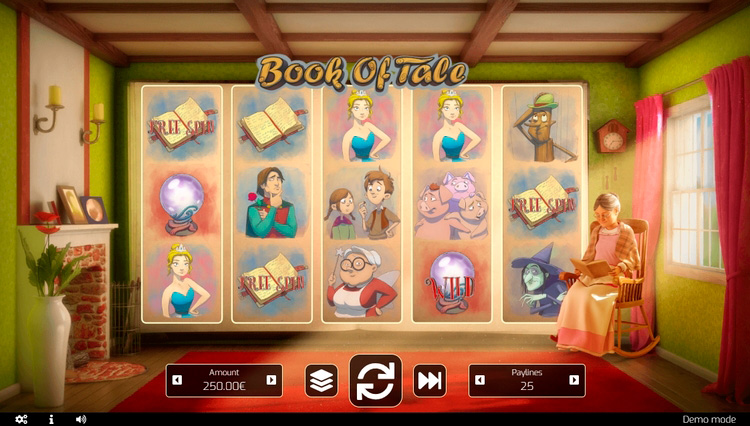Viewport: 750px width, 426px height.
Task: Show the game info page
Action: [51, 419]
